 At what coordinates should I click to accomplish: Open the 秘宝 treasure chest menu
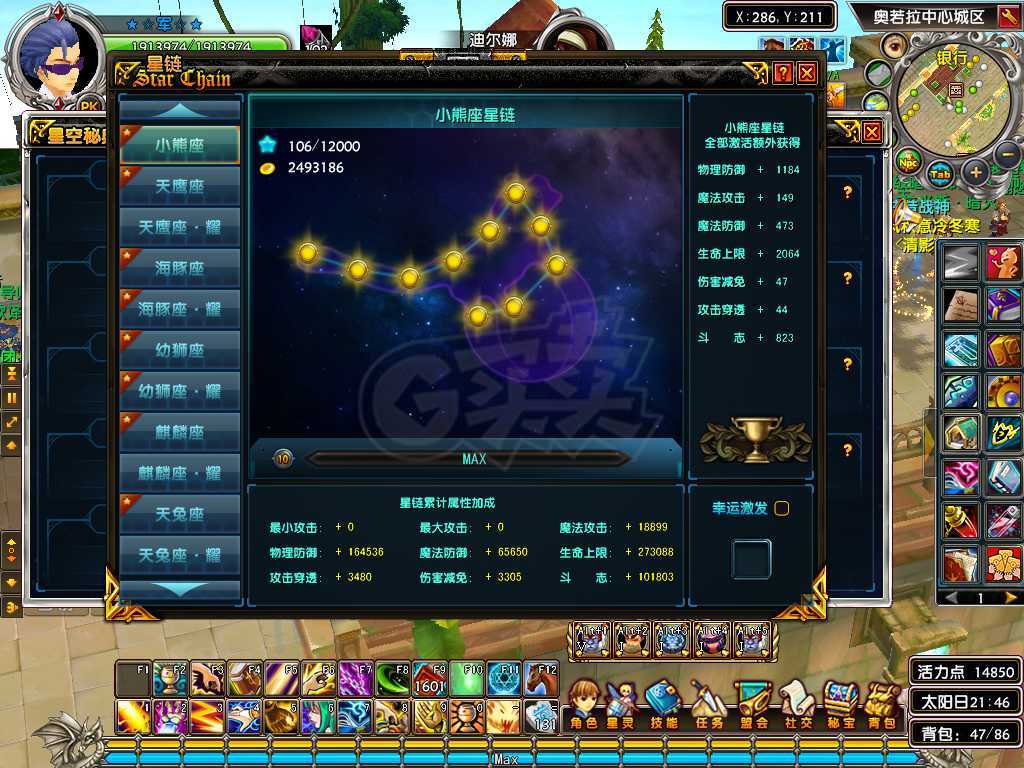(841, 703)
